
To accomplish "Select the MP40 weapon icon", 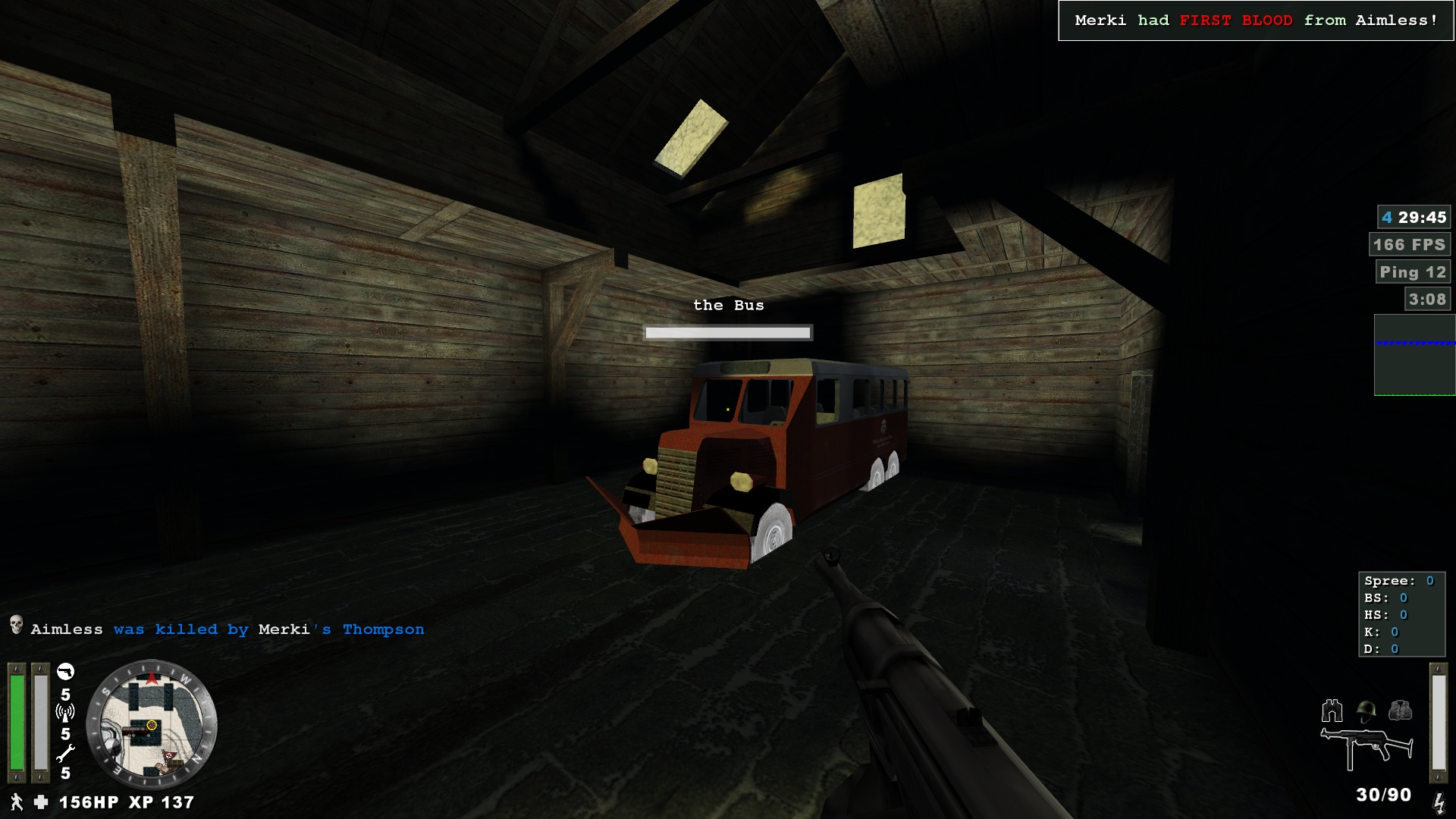I will point(1367,747).
